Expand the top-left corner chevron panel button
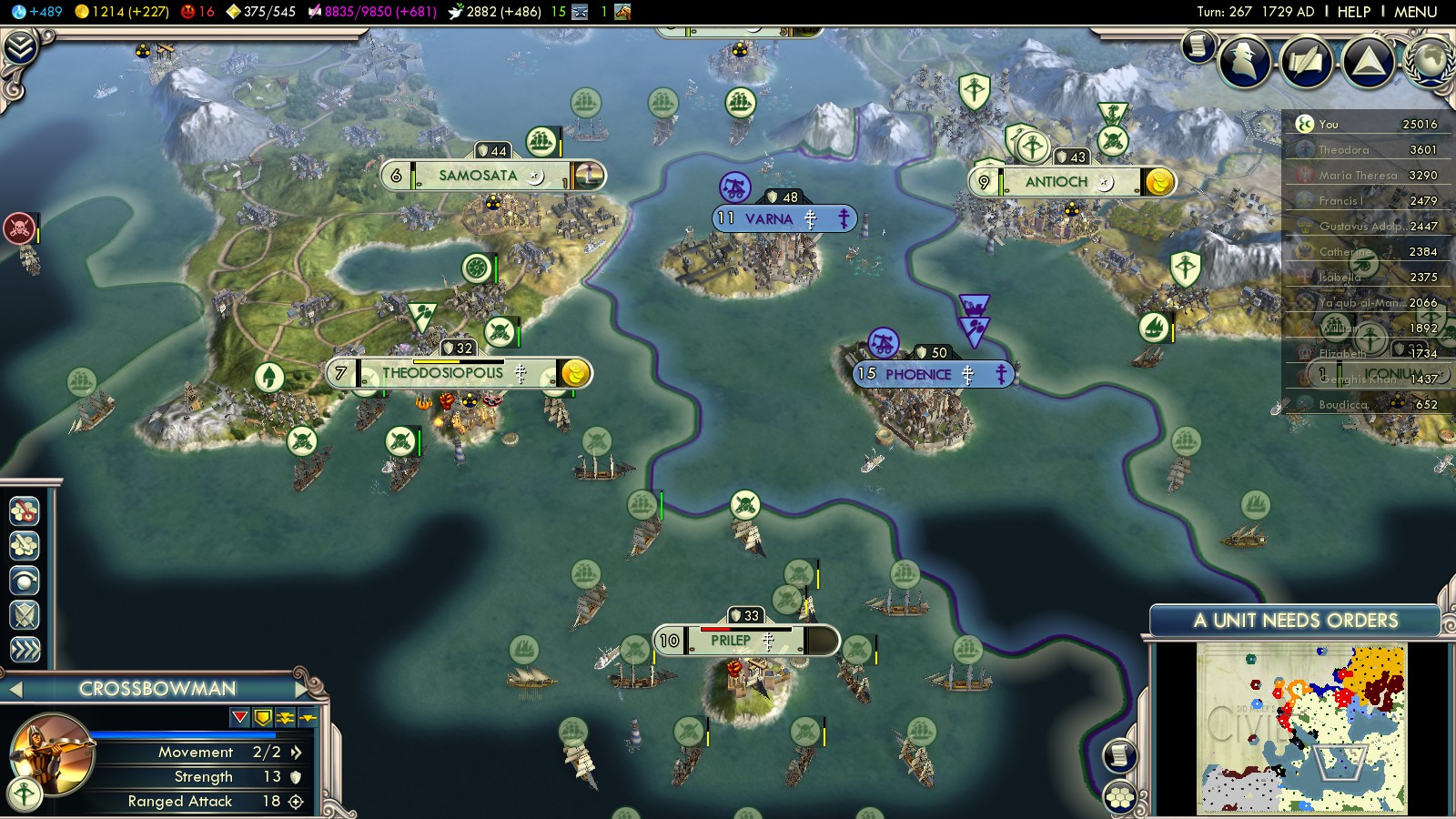 tap(20, 47)
